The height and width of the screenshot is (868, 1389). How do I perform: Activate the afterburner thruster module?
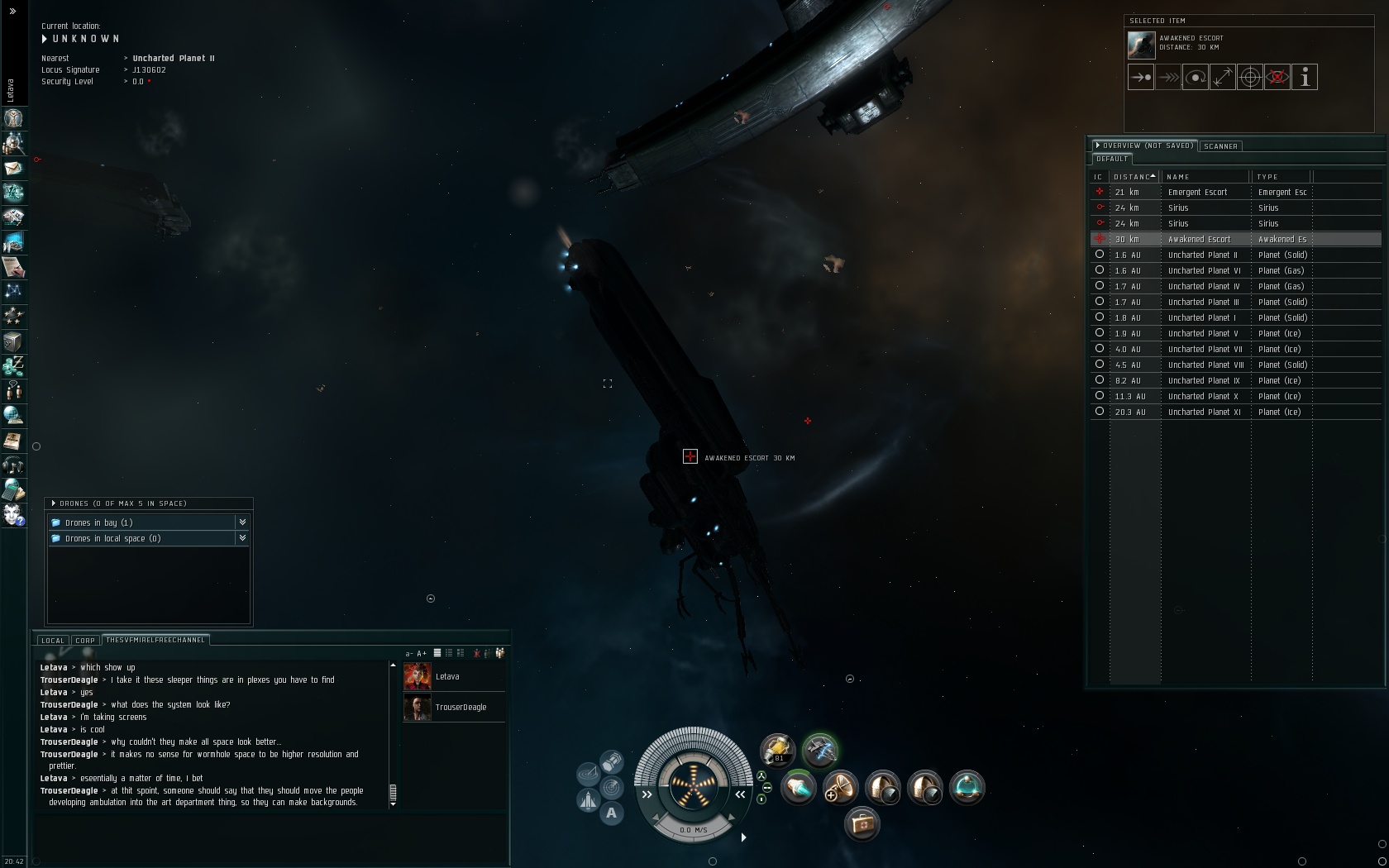tap(799, 787)
